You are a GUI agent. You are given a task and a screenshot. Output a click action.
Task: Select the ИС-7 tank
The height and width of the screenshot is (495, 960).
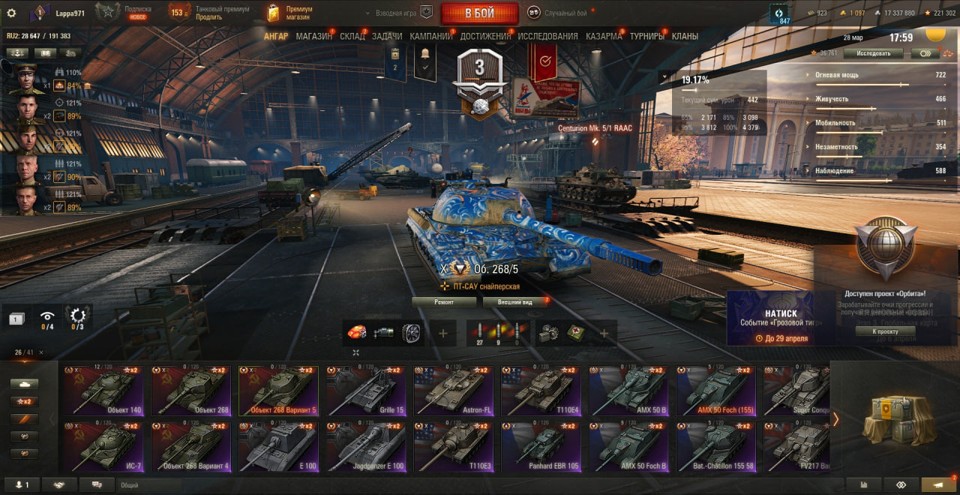pyautogui.click(x=102, y=445)
